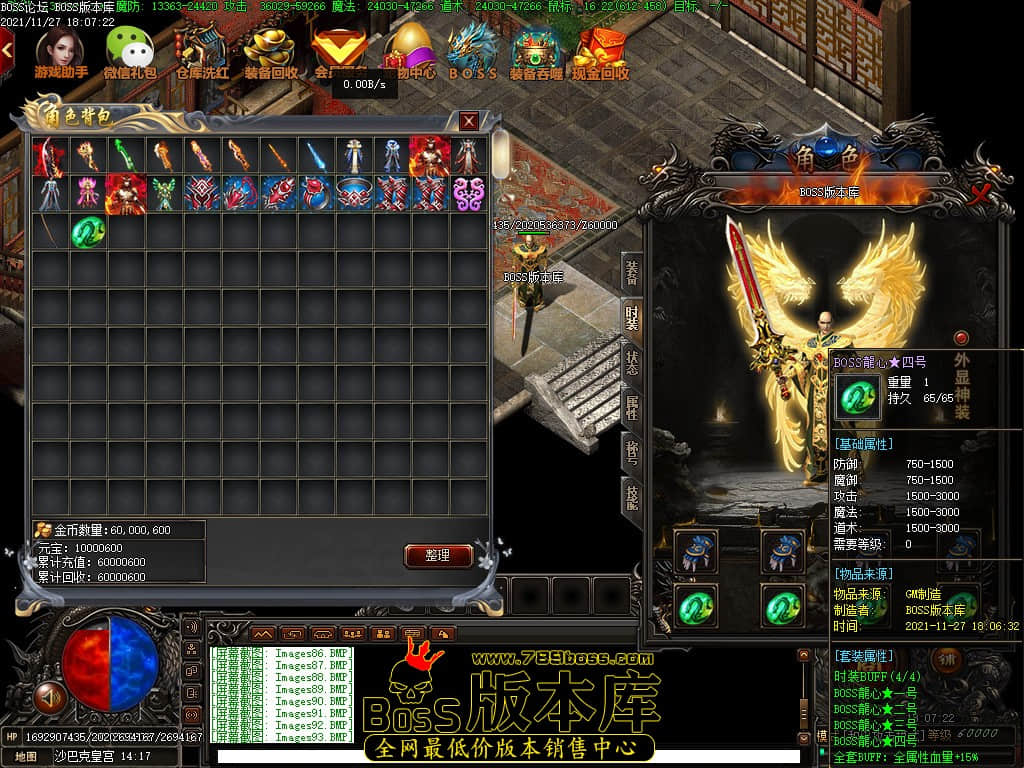This screenshot has width=1024, height=768.
Task: Open the 游戏助手 game assistant
Action: 60,53
